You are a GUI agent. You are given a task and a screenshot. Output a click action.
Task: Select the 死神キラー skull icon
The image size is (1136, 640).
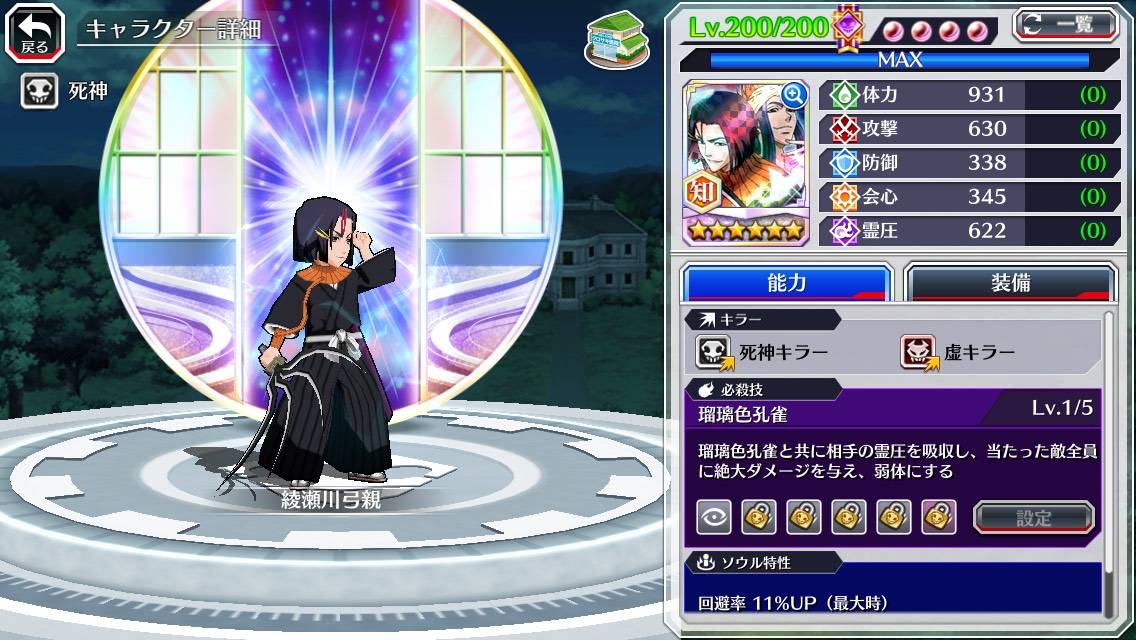[x=714, y=351]
